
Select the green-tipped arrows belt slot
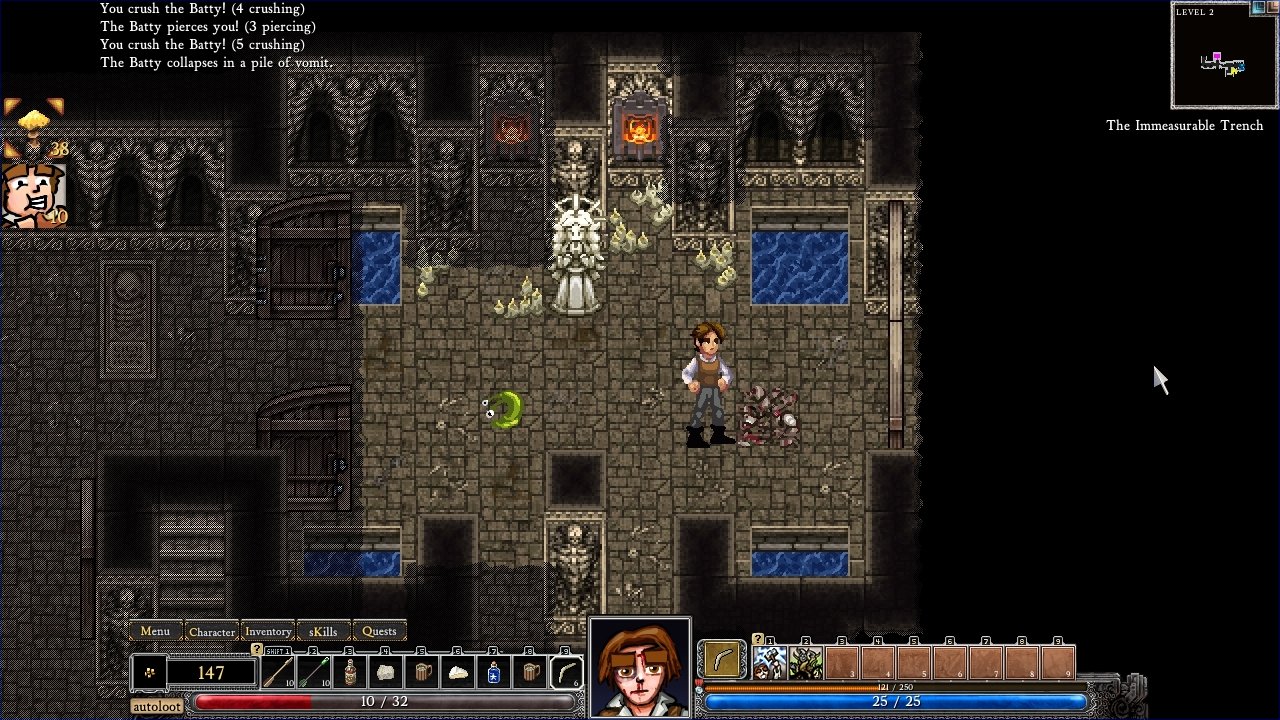pyautogui.click(x=314, y=673)
